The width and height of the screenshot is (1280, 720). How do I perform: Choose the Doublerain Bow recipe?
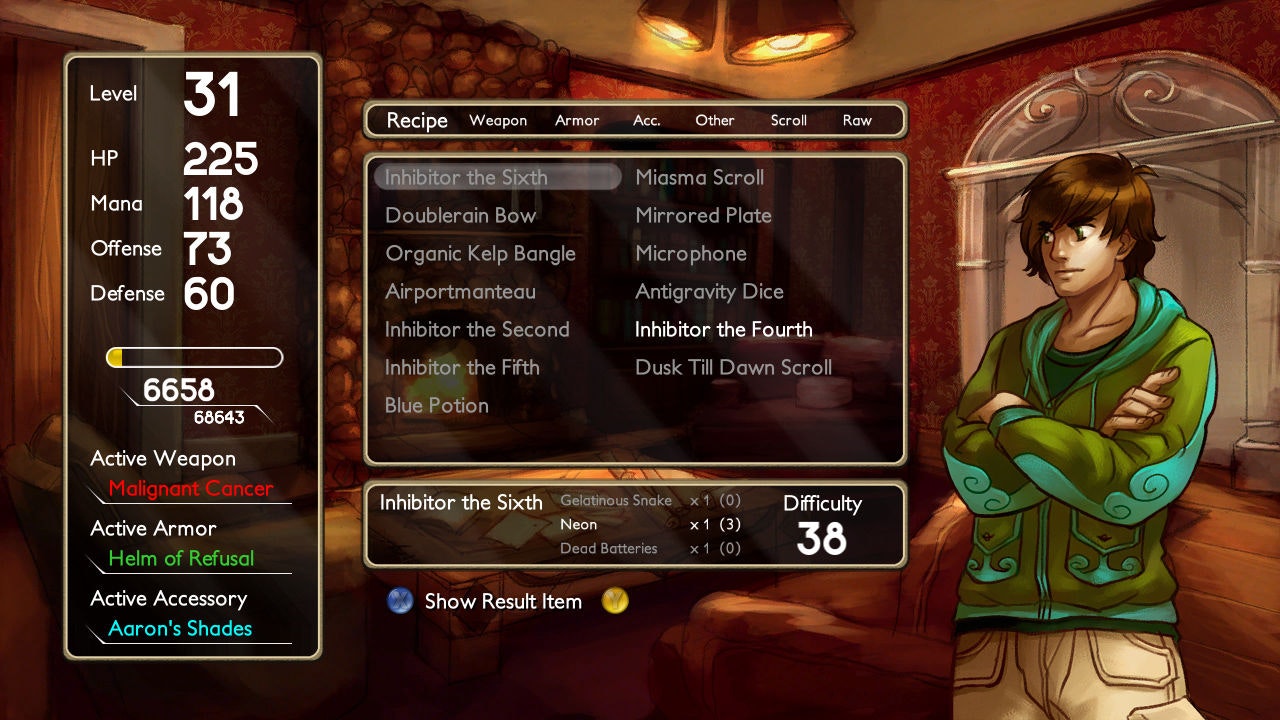460,216
